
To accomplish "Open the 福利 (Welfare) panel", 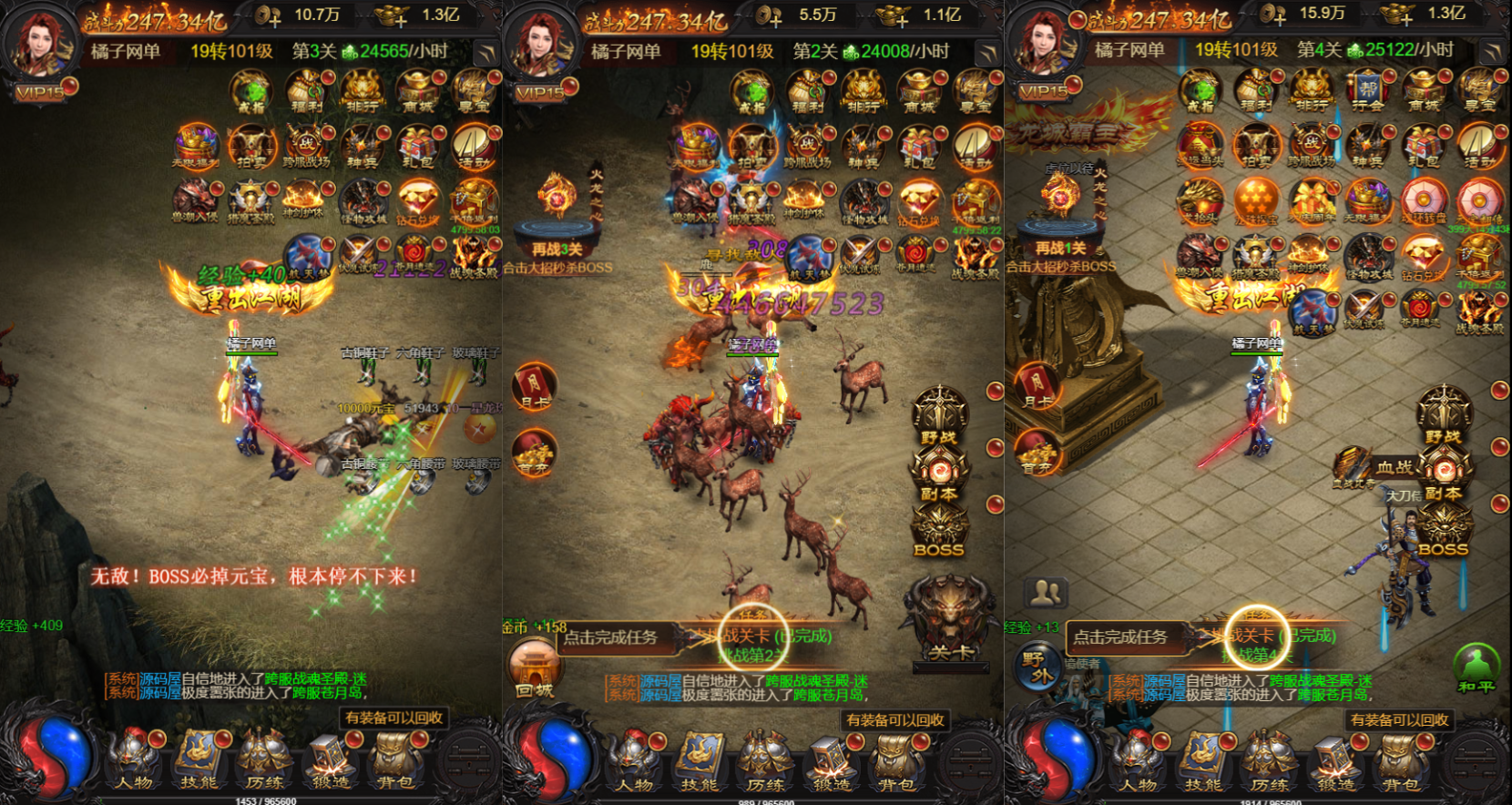I will click(x=307, y=92).
